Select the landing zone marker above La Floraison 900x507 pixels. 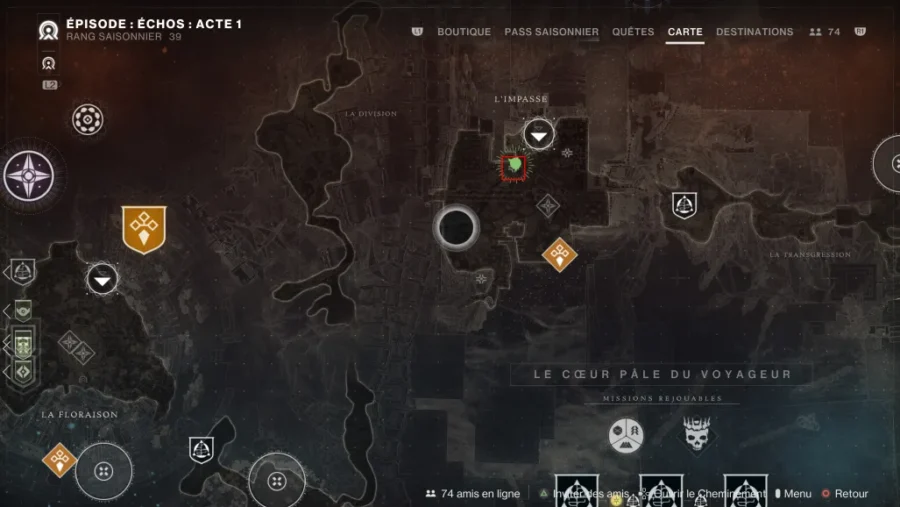(x=102, y=278)
